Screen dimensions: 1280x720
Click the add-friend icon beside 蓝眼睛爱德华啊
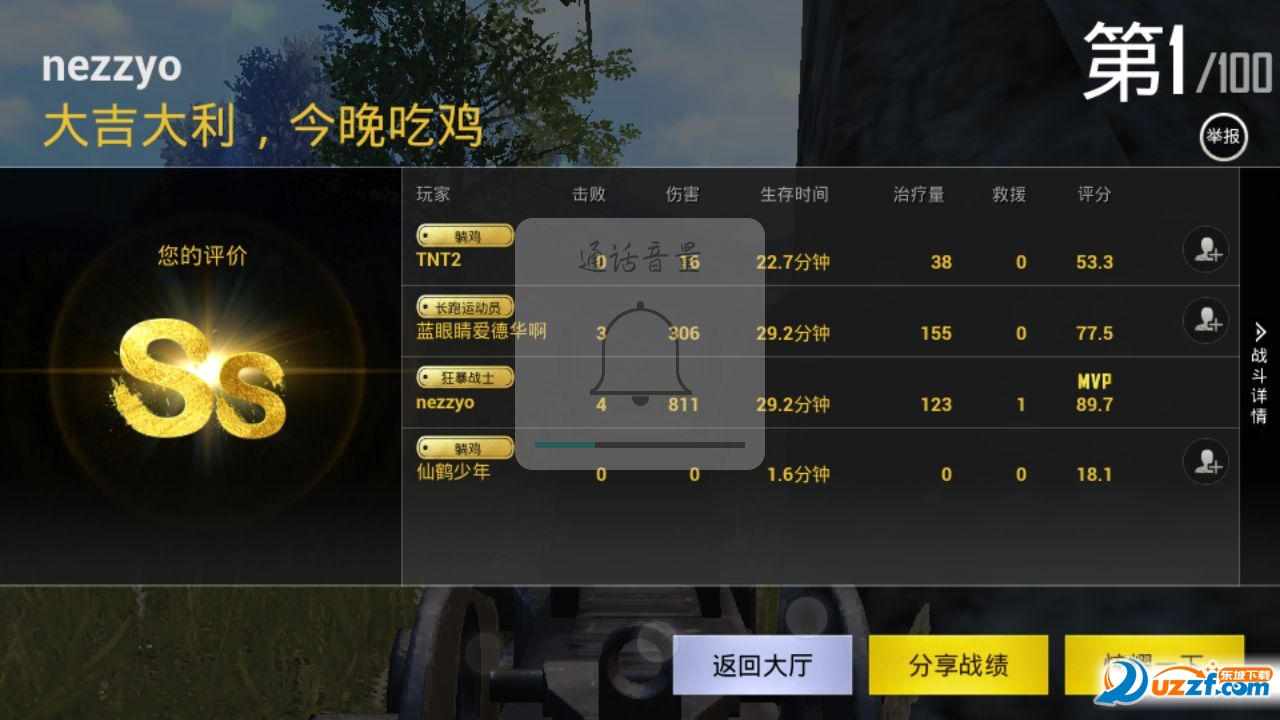(x=1205, y=321)
